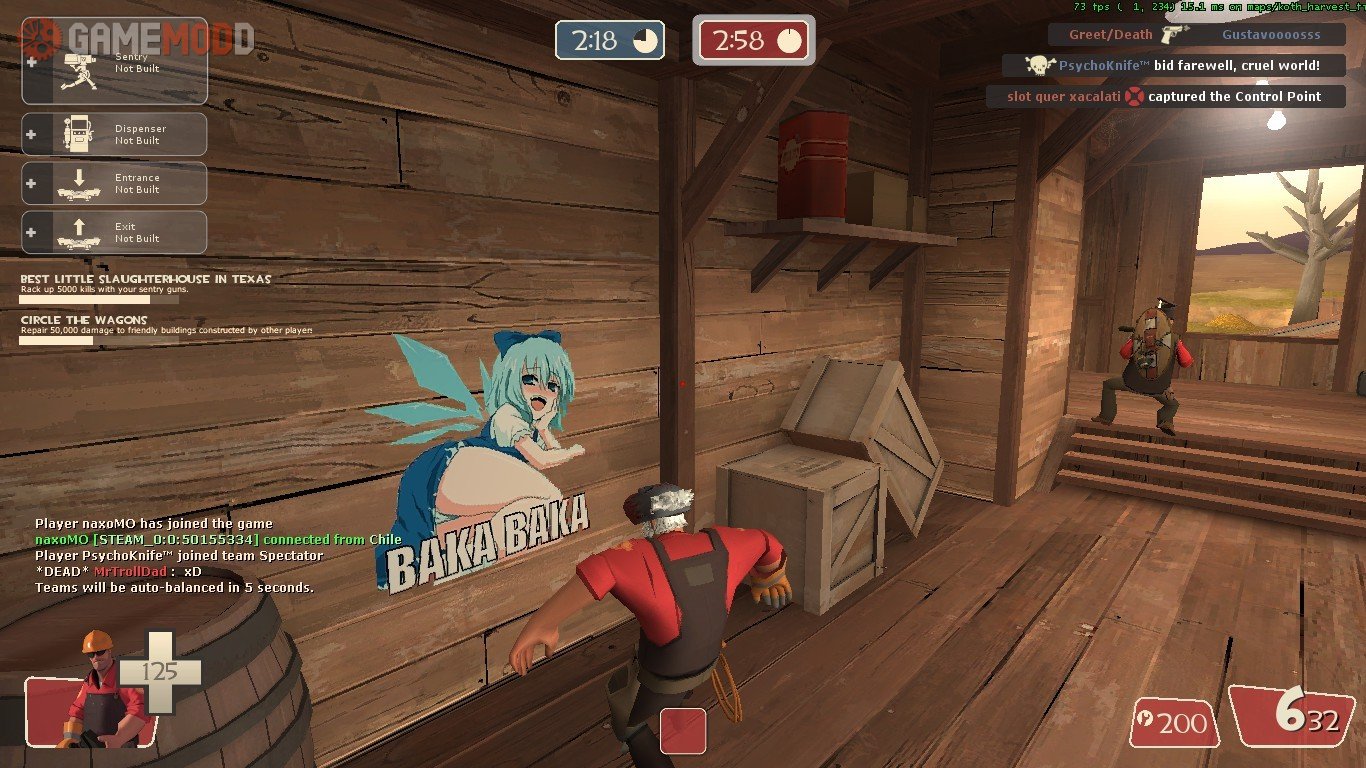Select the Dispenser Not Built panel
Viewport: 1366px width, 768px height.
click(x=114, y=134)
